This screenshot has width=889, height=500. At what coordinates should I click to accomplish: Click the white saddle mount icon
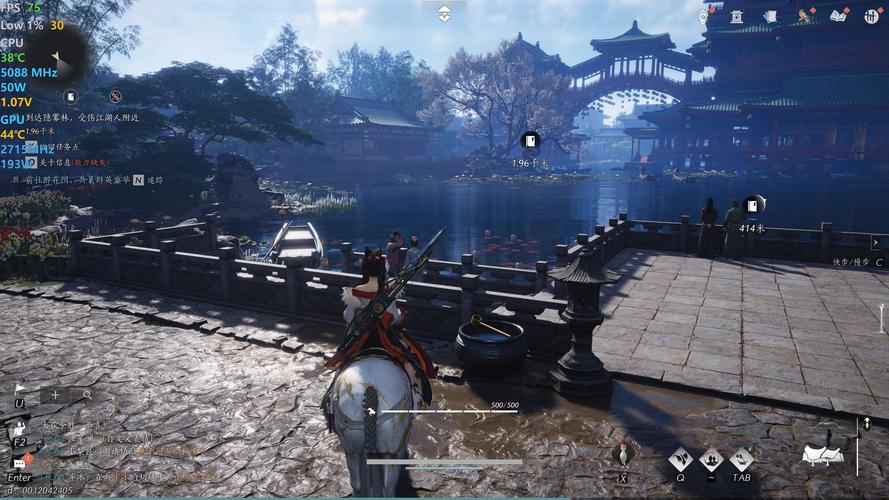coord(822,454)
